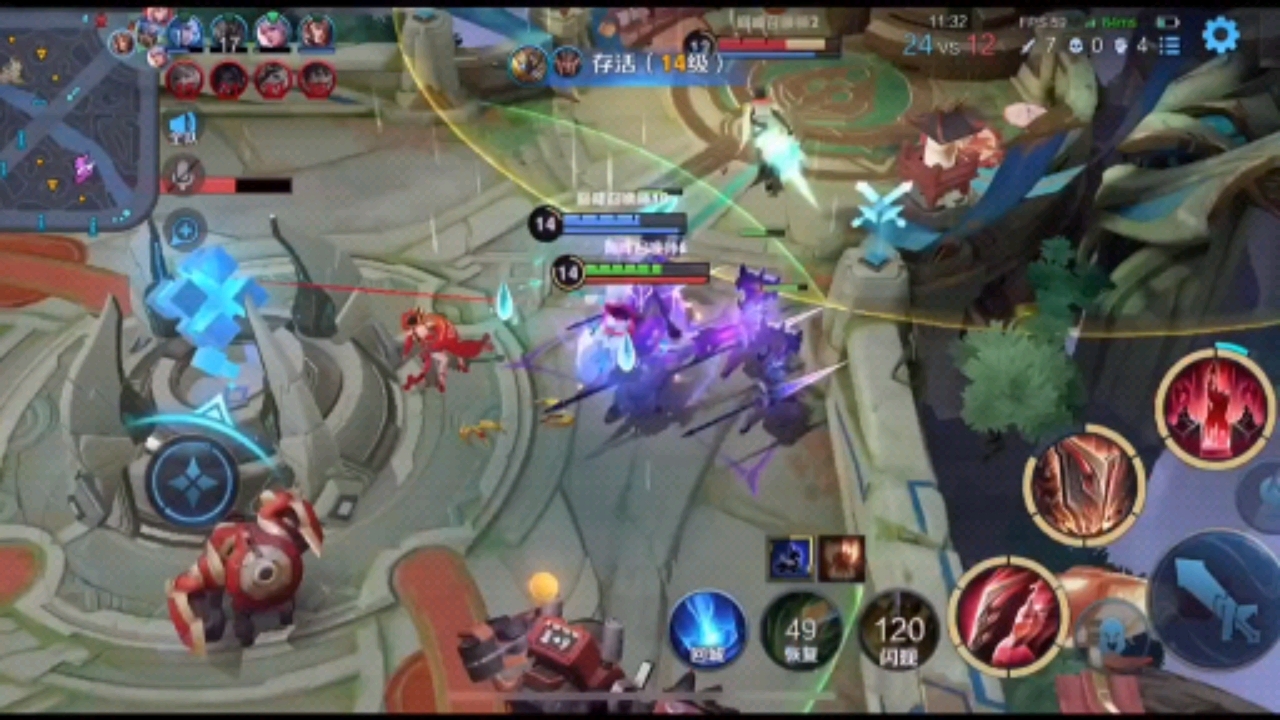1280x720 pixels.
Task: Select the blue recommended equipment icon
Action: pos(790,559)
